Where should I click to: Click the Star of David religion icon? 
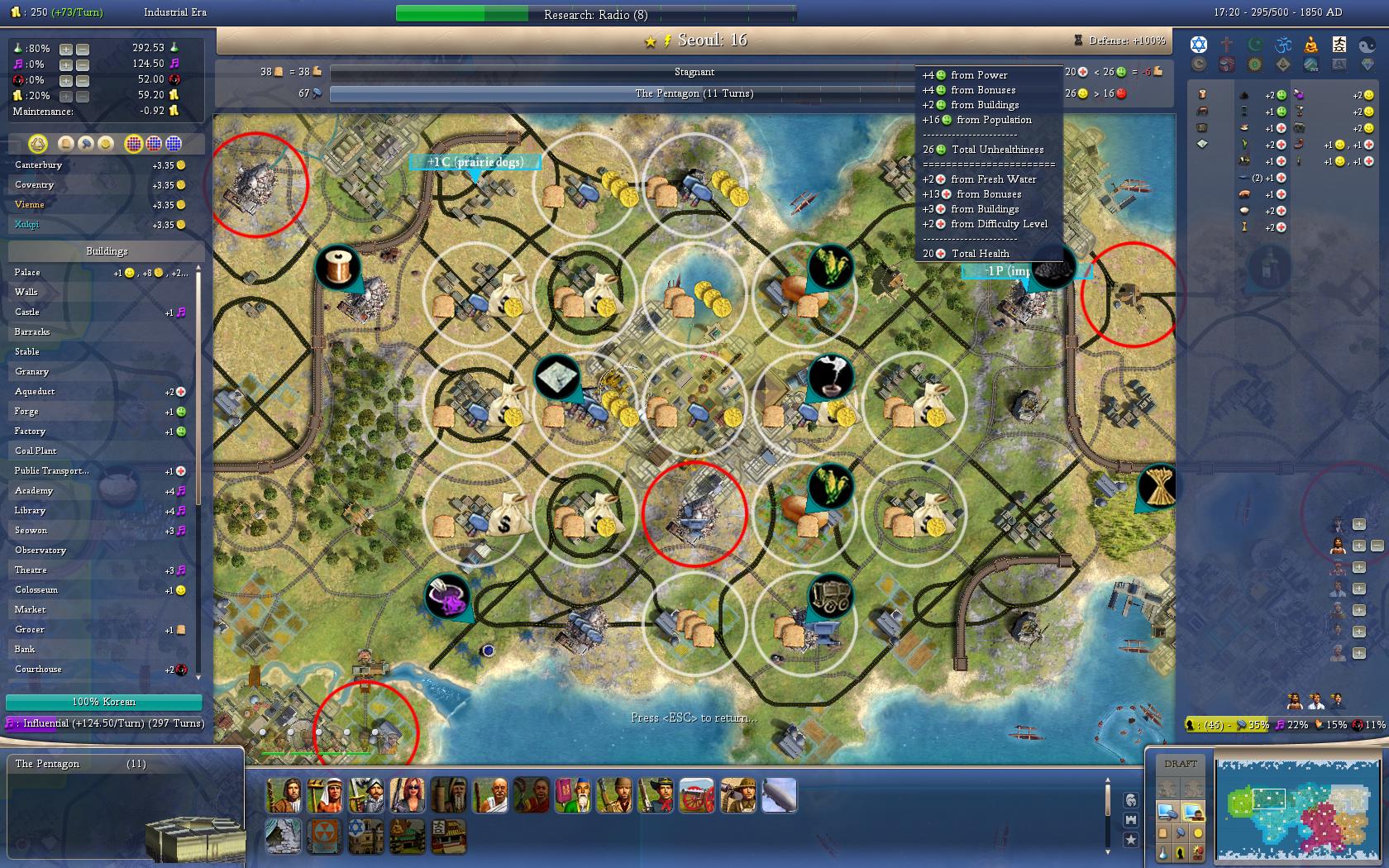click(x=1199, y=45)
